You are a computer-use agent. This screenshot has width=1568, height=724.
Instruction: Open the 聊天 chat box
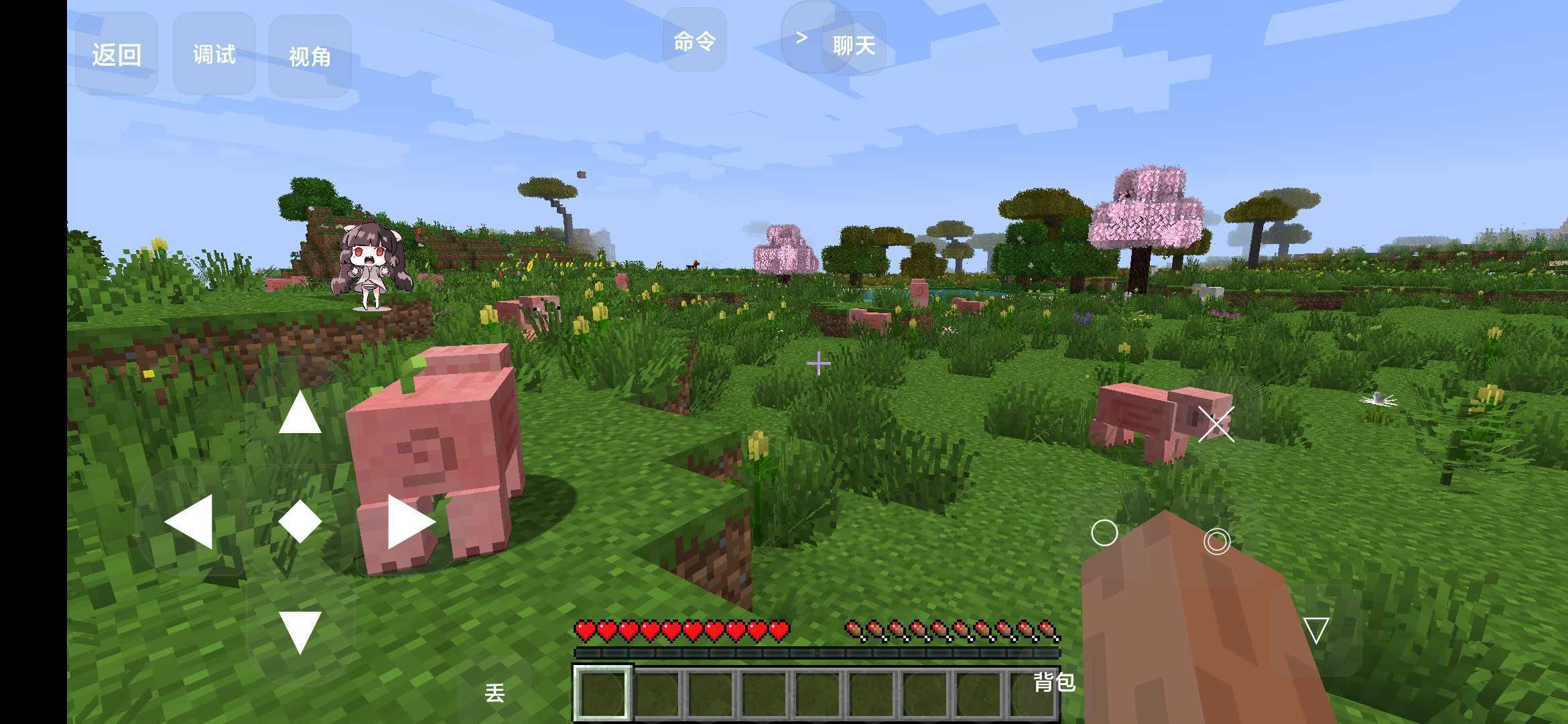[x=854, y=45]
